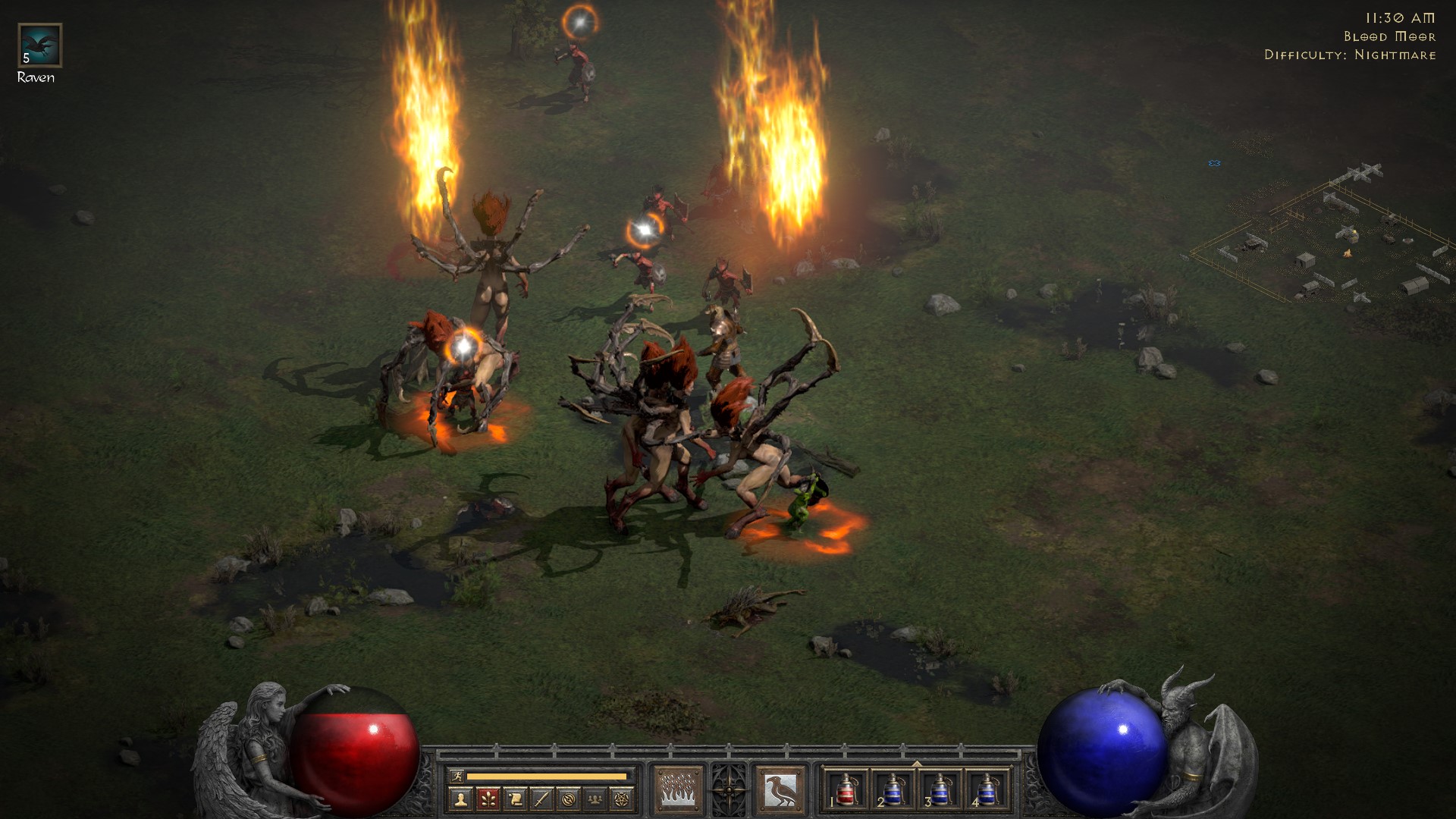Open the quest log scroll icon
Viewport: 1456px width, 819px height.
point(515,799)
